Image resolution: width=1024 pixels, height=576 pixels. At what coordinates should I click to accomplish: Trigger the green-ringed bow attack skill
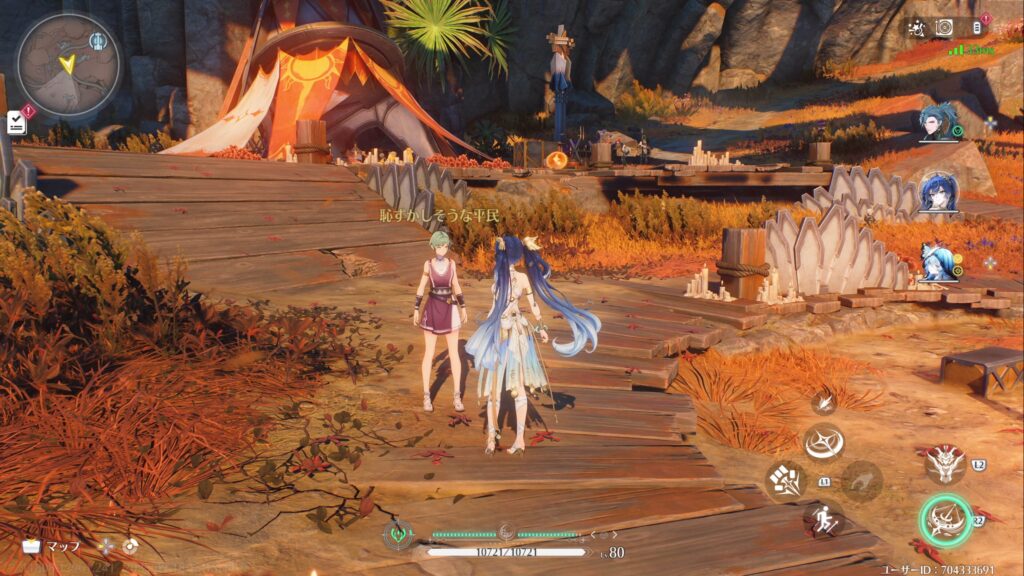(x=945, y=520)
